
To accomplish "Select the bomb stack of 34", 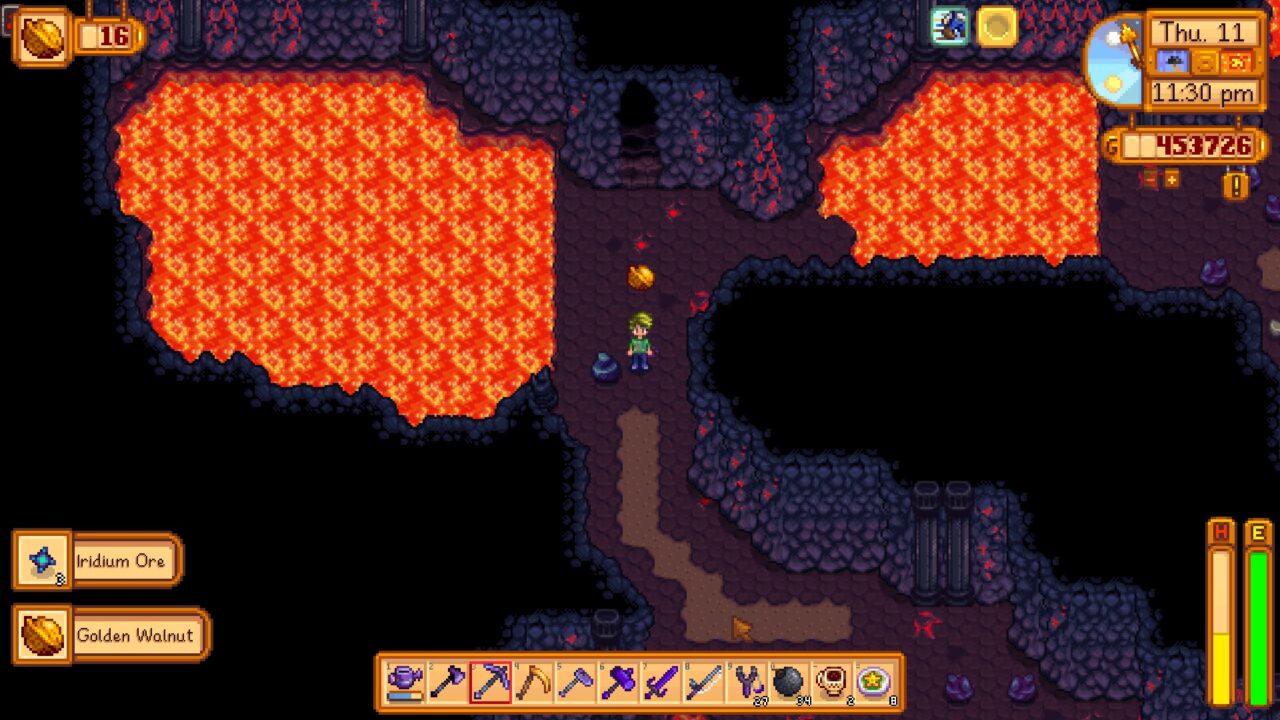I will coord(789,683).
